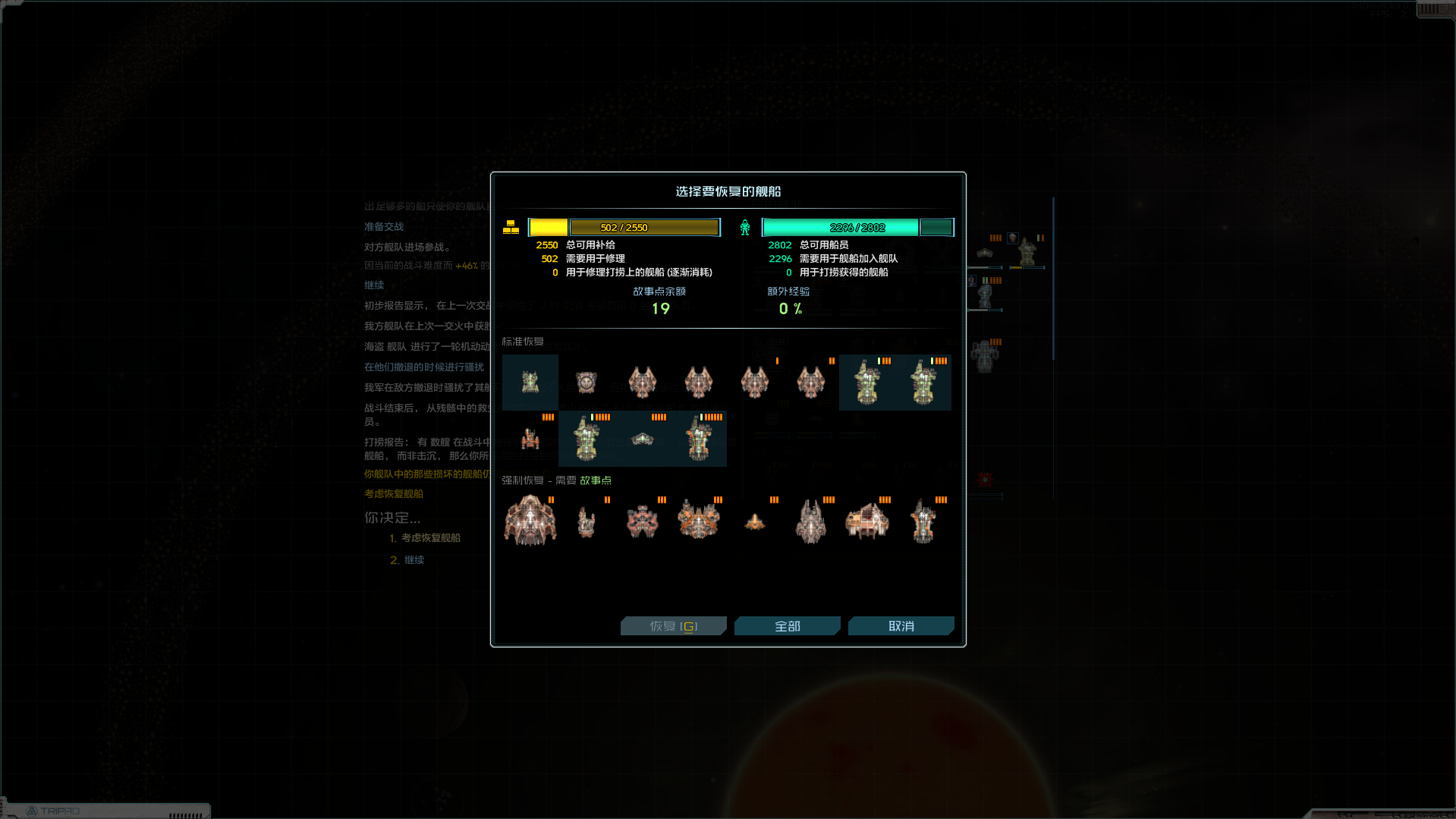Toggle selection of the leftmost ship under 标准恢复
The image size is (1456, 819).
coord(530,383)
